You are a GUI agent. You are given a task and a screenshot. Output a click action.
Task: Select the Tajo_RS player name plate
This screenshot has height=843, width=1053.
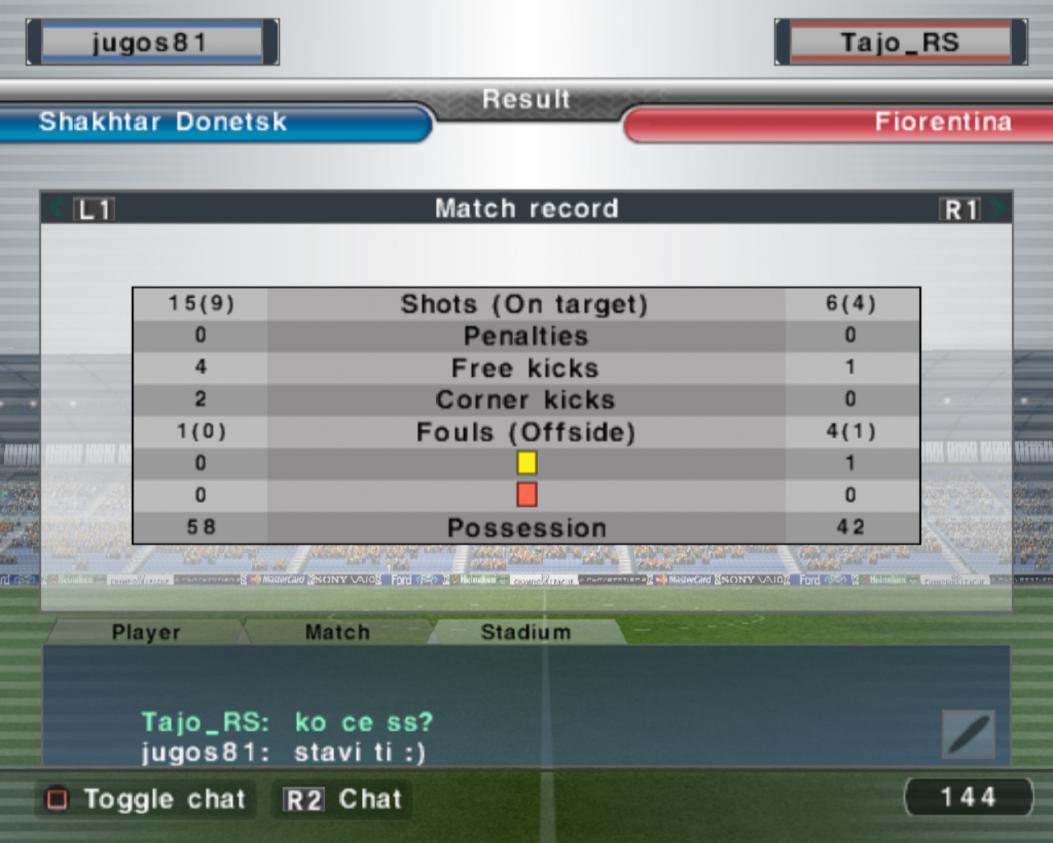[900, 42]
